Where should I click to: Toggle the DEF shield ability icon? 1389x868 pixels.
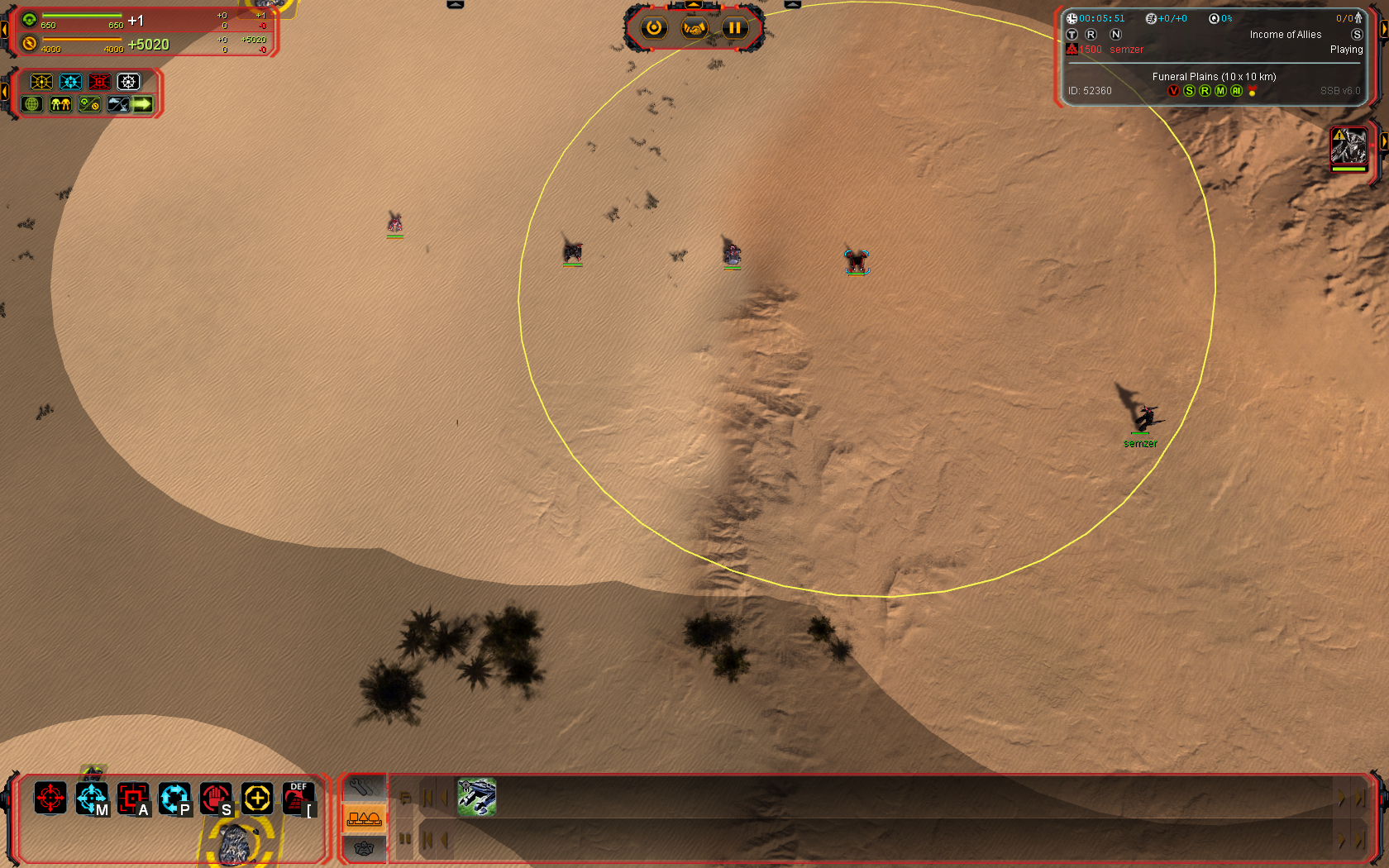[298, 799]
